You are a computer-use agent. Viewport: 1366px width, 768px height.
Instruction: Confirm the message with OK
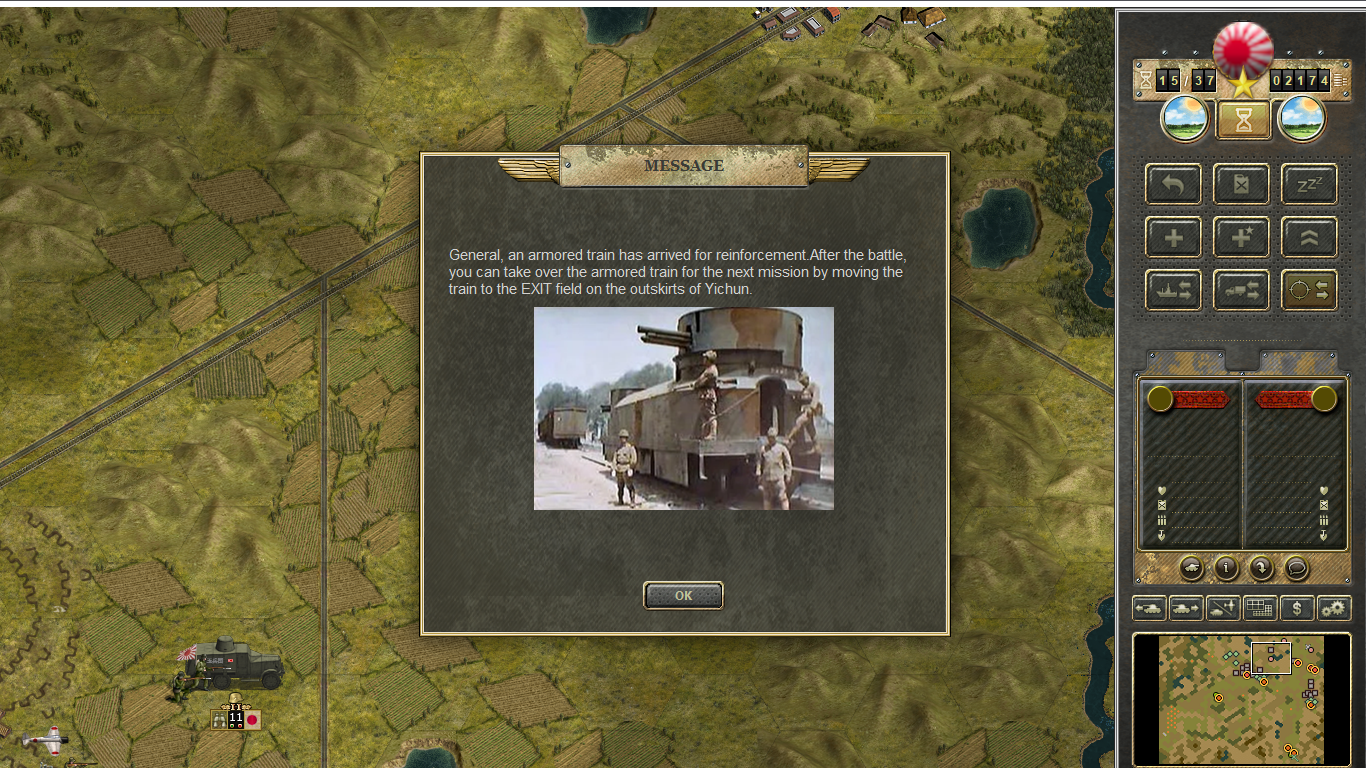[683, 595]
